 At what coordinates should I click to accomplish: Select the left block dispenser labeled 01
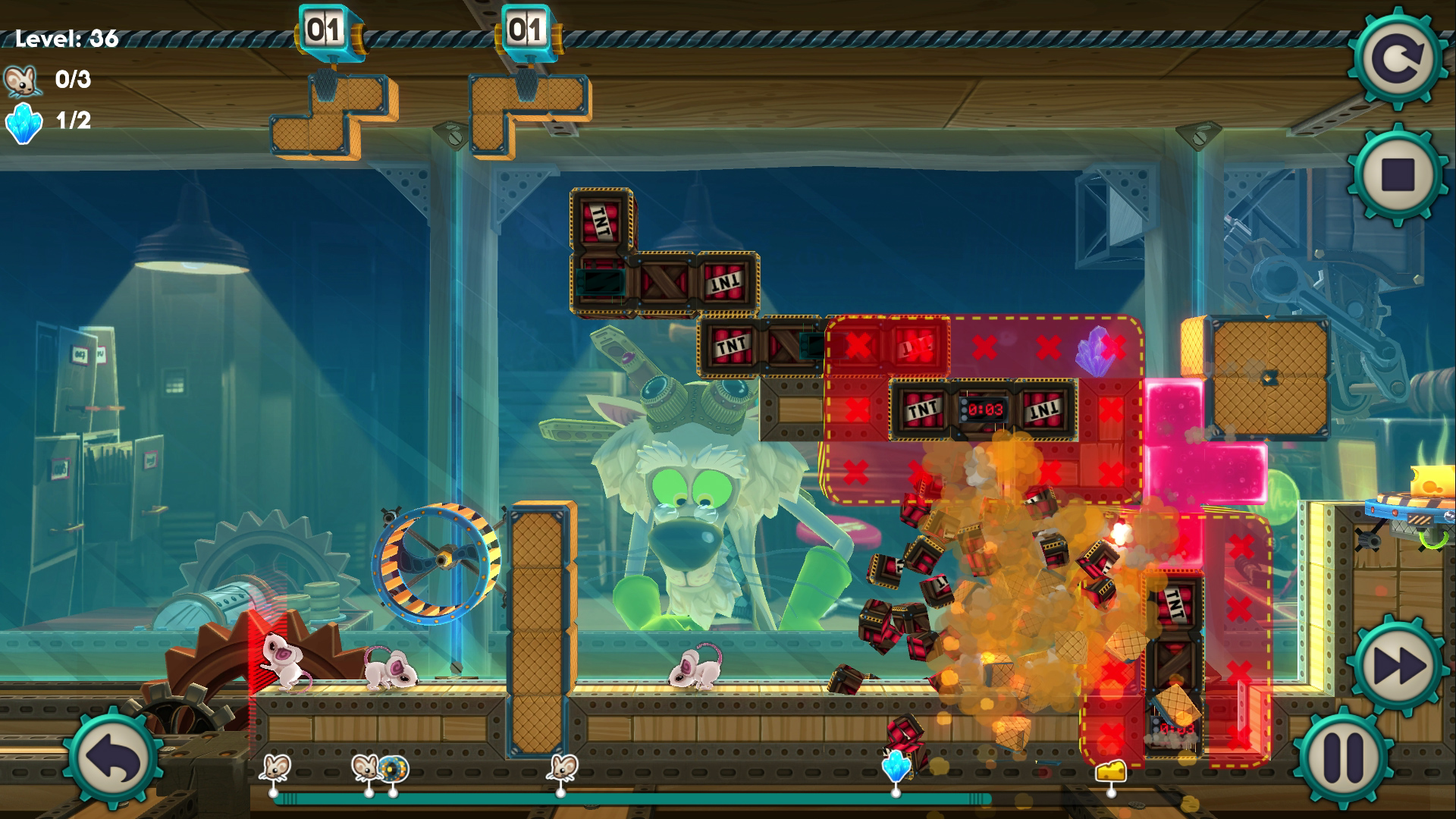[x=325, y=29]
